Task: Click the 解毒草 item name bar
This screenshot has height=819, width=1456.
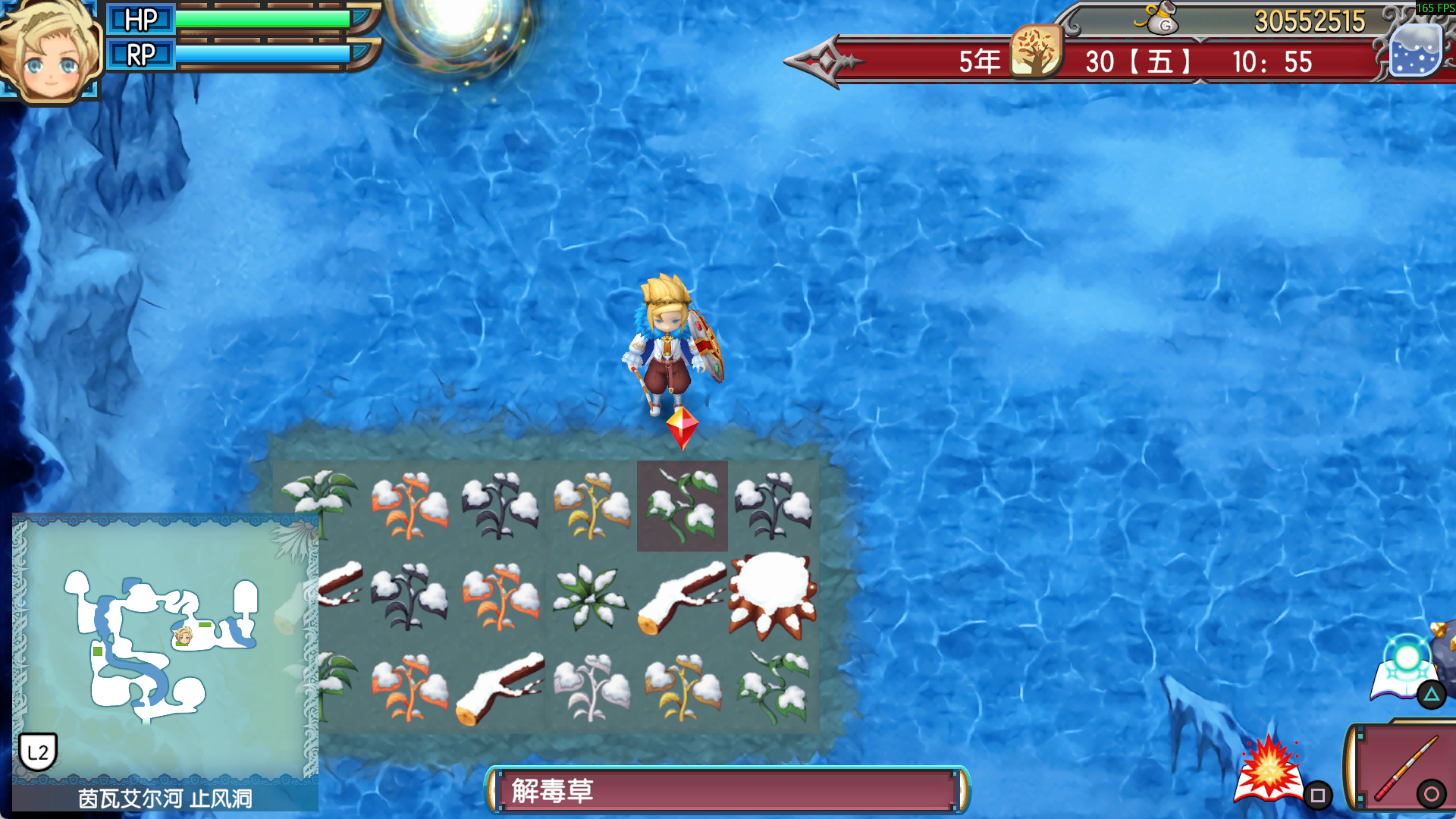Action: click(x=728, y=790)
